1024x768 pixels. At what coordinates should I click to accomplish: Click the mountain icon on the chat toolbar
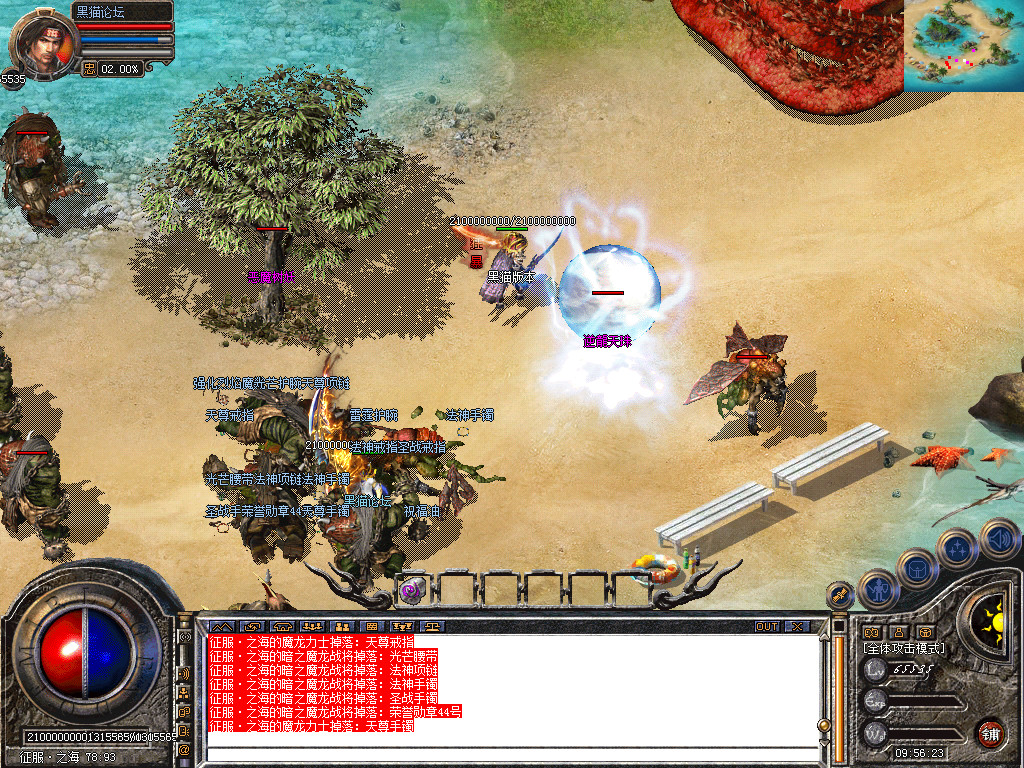(220, 627)
